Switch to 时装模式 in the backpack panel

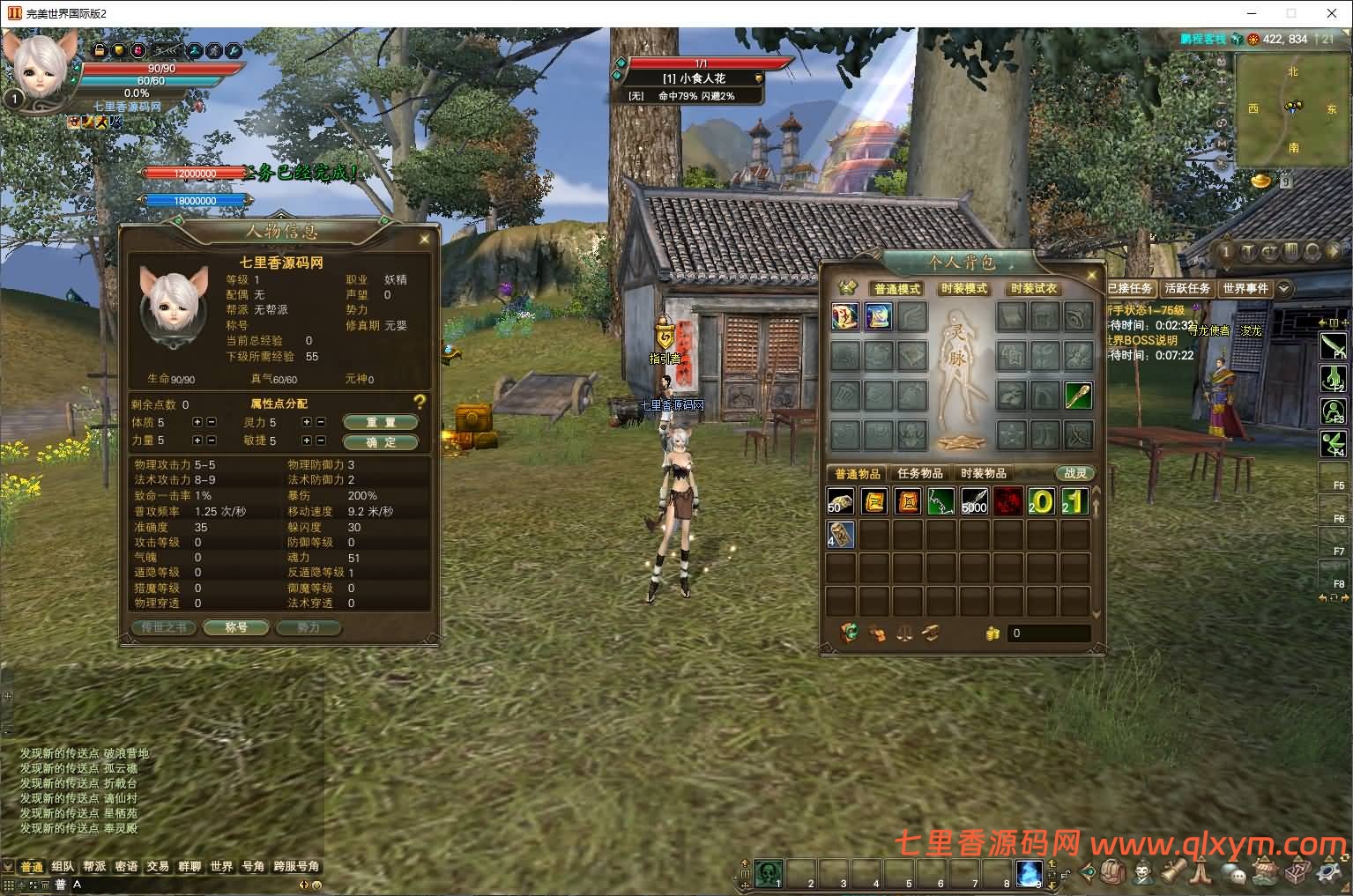tap(965, 288)
